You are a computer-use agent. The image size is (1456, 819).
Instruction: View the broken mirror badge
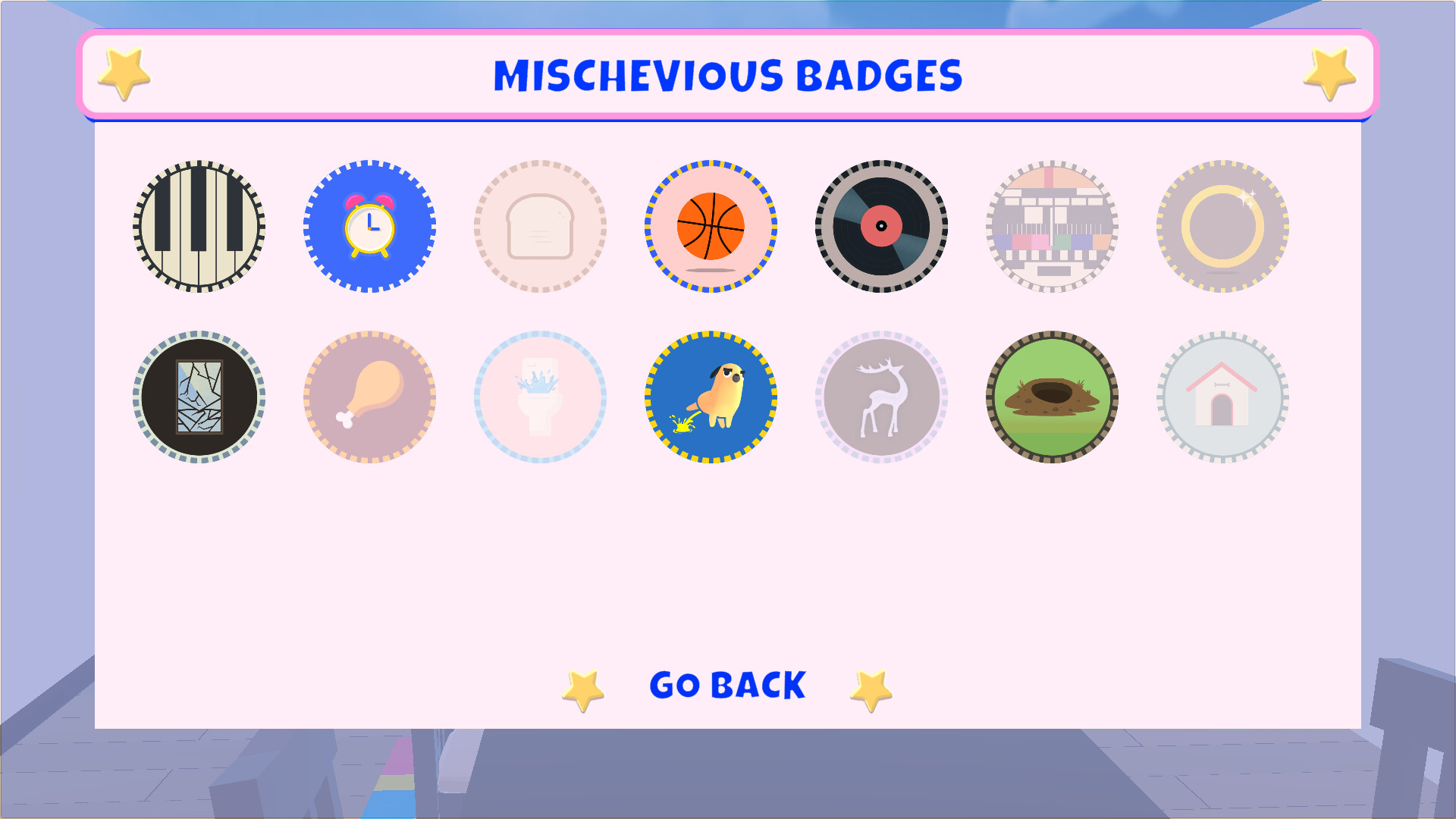click(199, 395)
